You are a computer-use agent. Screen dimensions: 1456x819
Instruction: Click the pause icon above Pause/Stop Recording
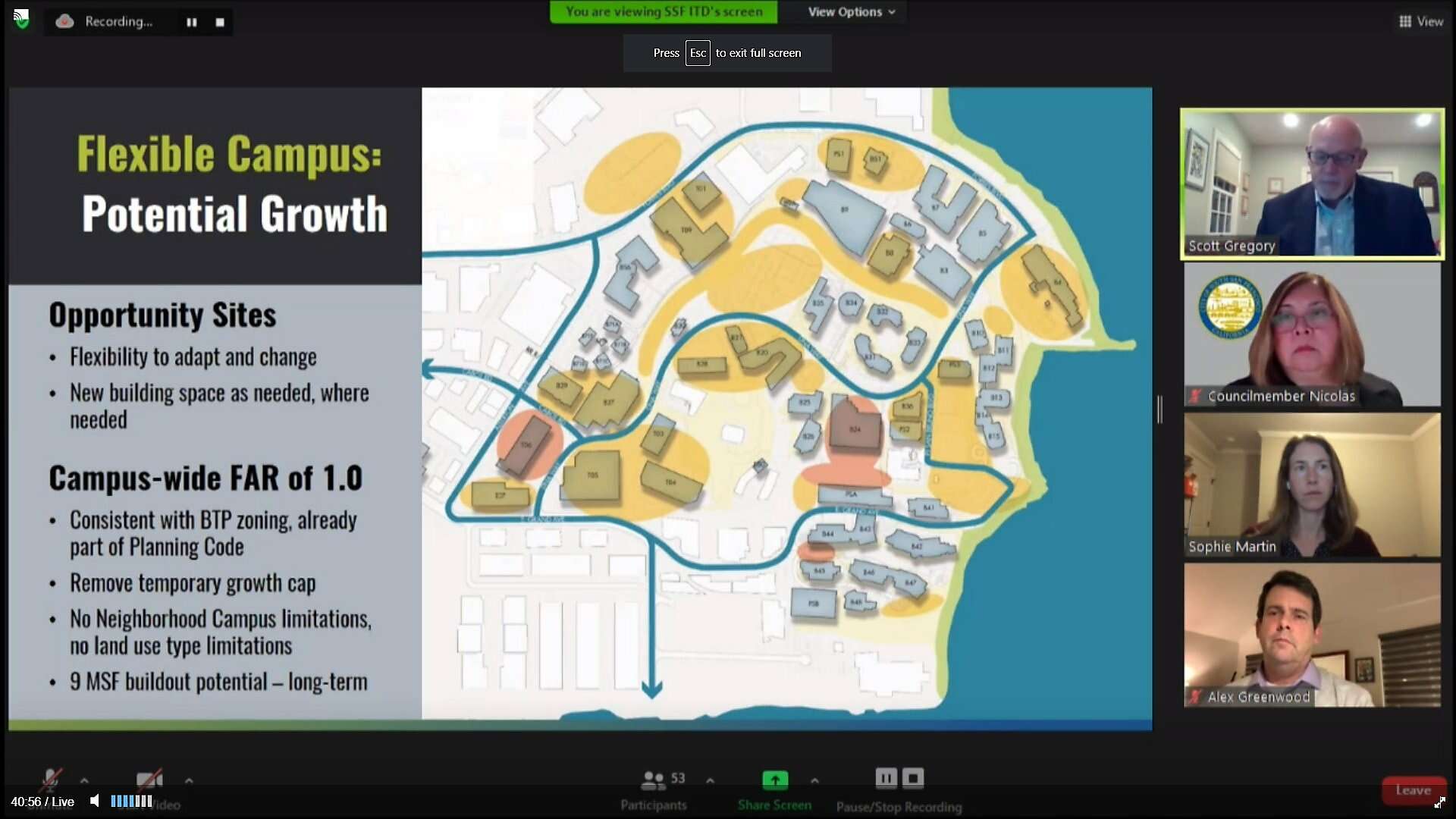(x=886, y=778)
